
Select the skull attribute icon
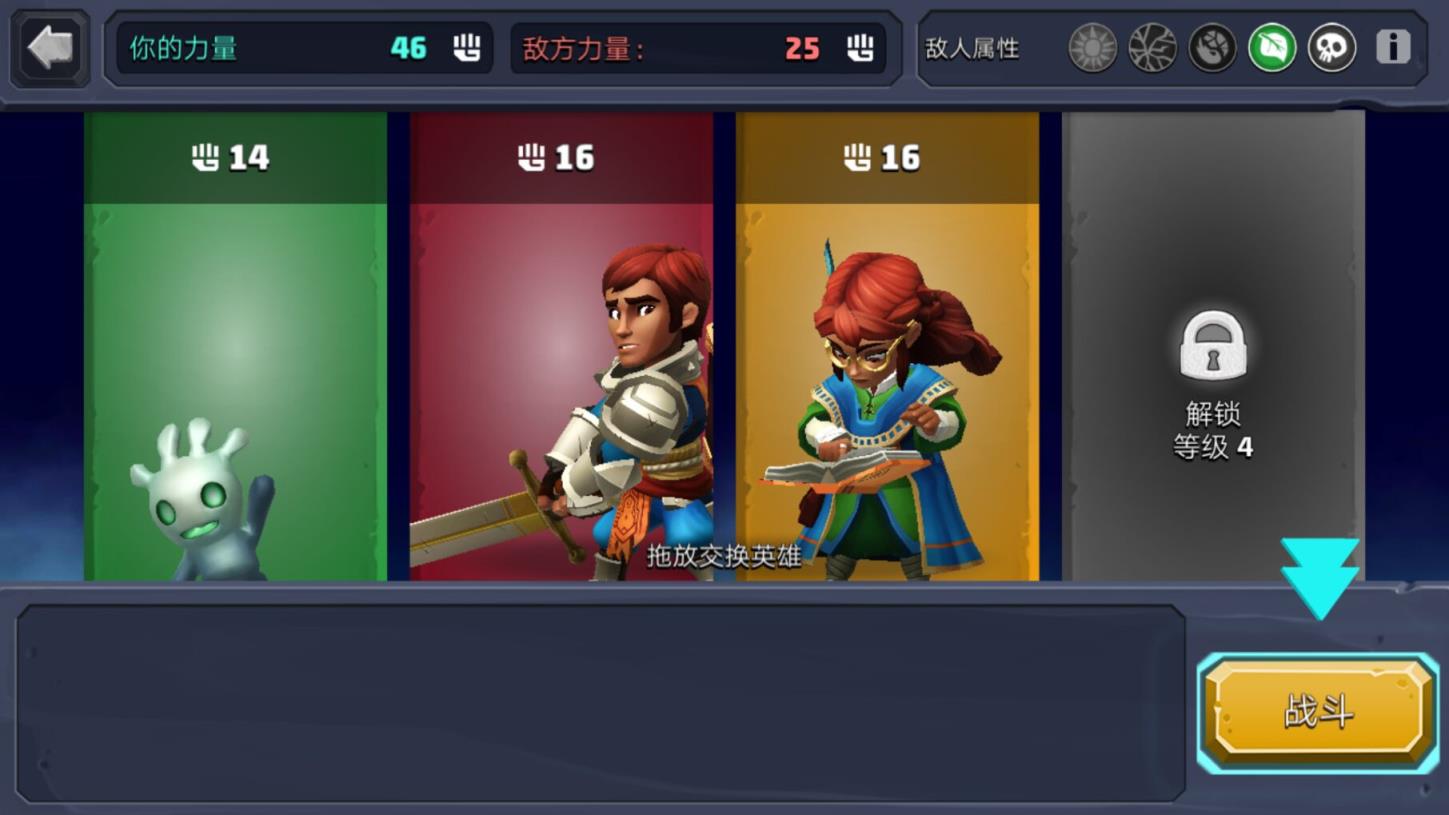point(1331,47)
